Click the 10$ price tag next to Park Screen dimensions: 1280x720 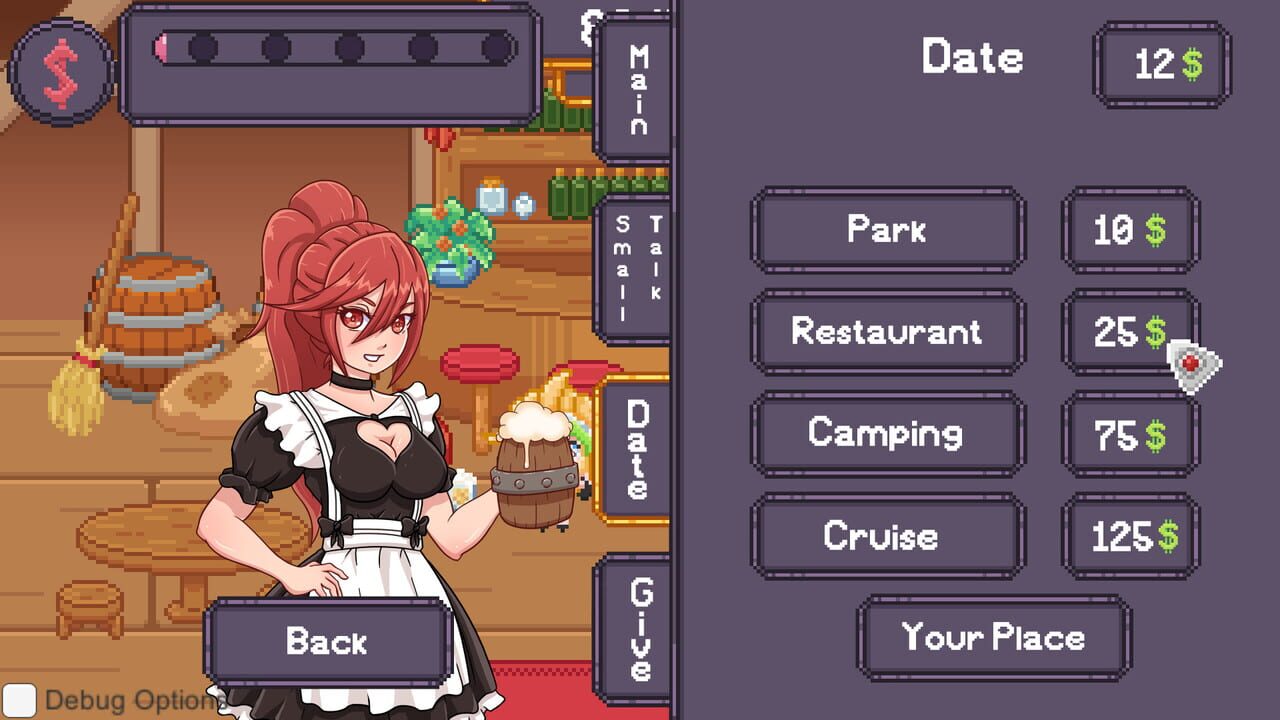[x=1129, y=231]
